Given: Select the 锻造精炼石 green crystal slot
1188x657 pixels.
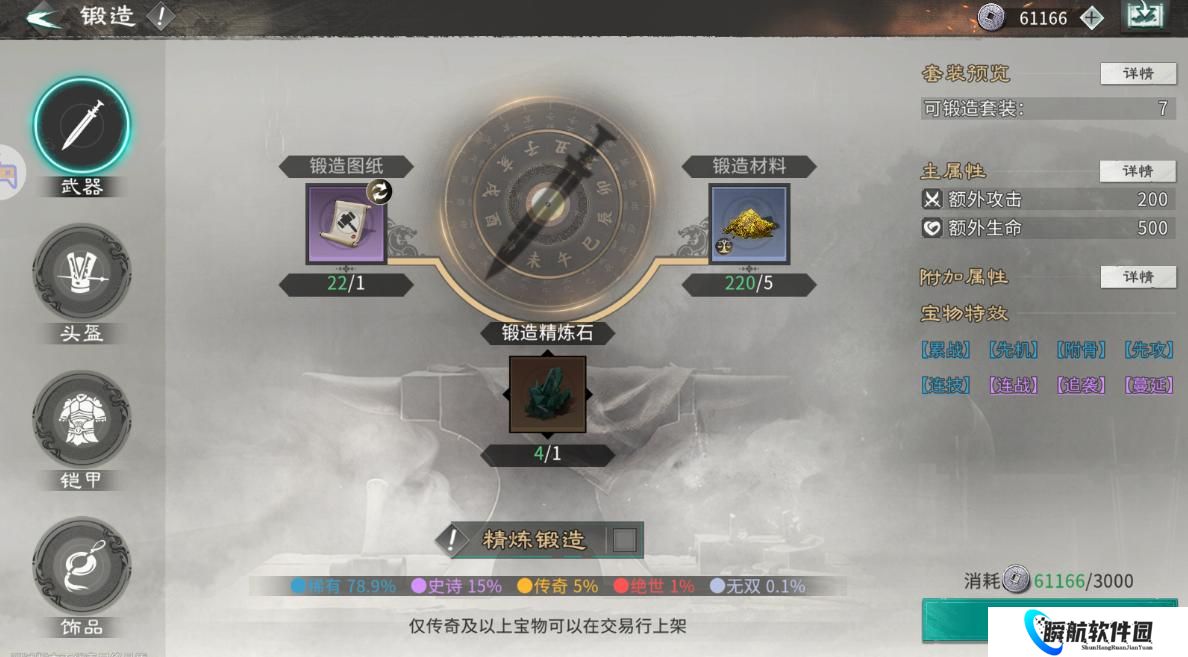Looking at the screenshot, I should (x=547, y=394).
